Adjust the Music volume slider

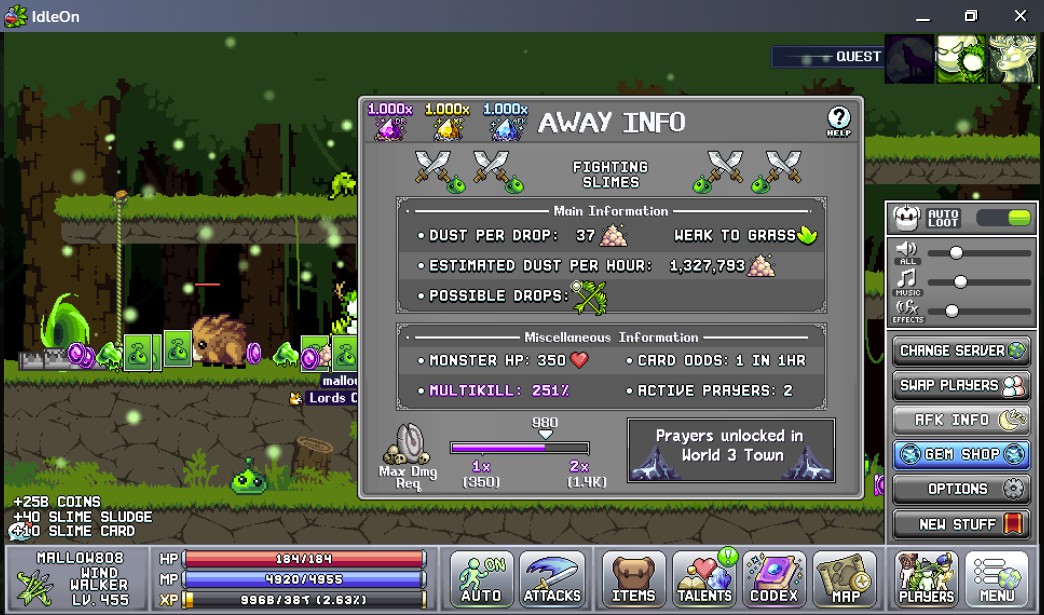(x=960, y=282)
